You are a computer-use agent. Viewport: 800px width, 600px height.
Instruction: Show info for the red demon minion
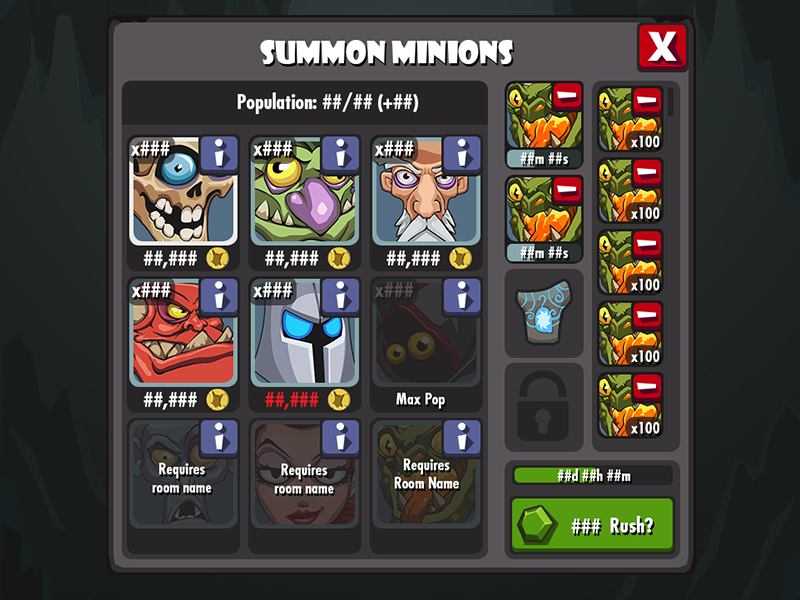(219, 296)
